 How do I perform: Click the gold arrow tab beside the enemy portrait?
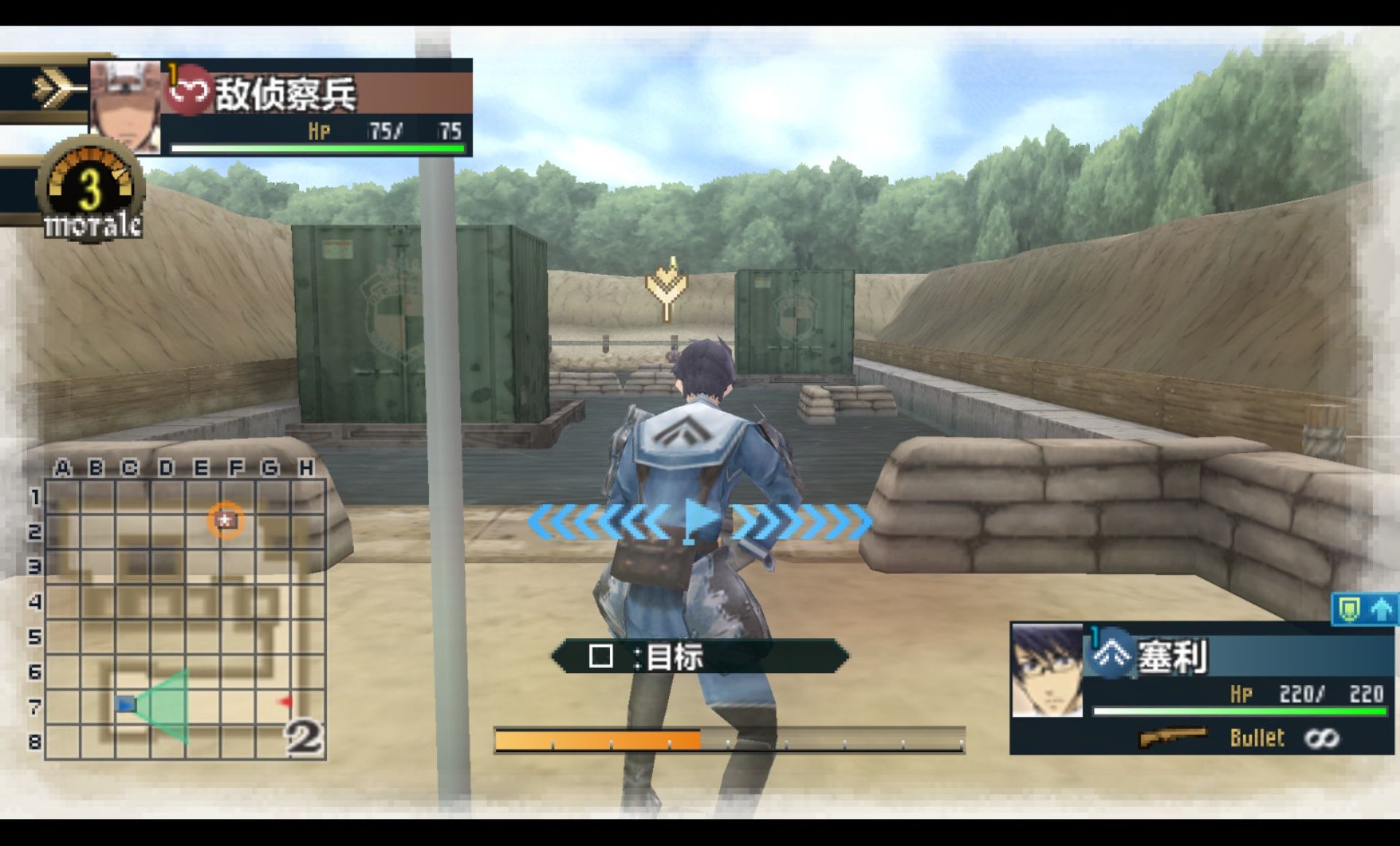(x=53, y=89)
